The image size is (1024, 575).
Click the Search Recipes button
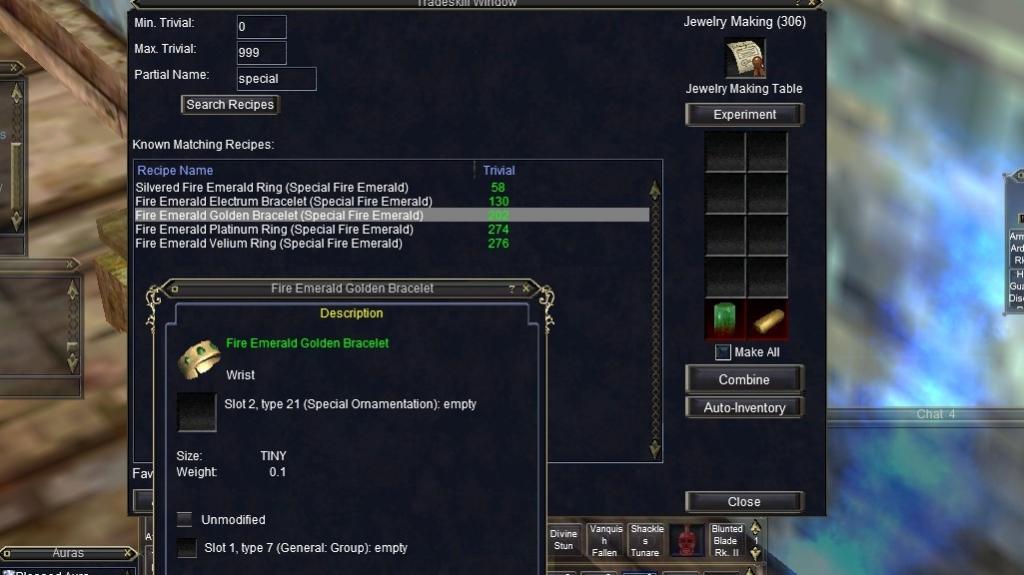[x=230, y=104]
